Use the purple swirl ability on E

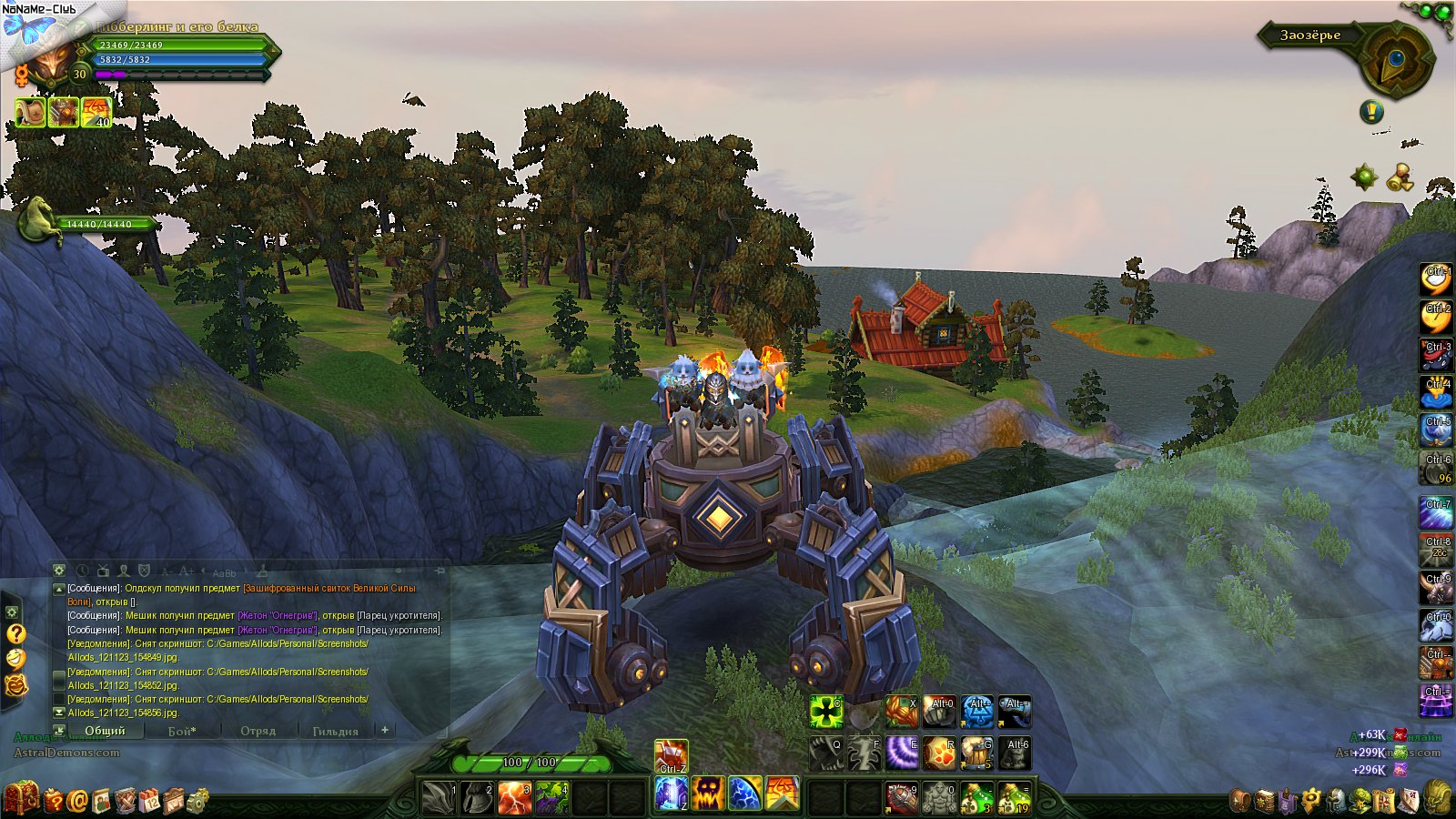(902, 753)
